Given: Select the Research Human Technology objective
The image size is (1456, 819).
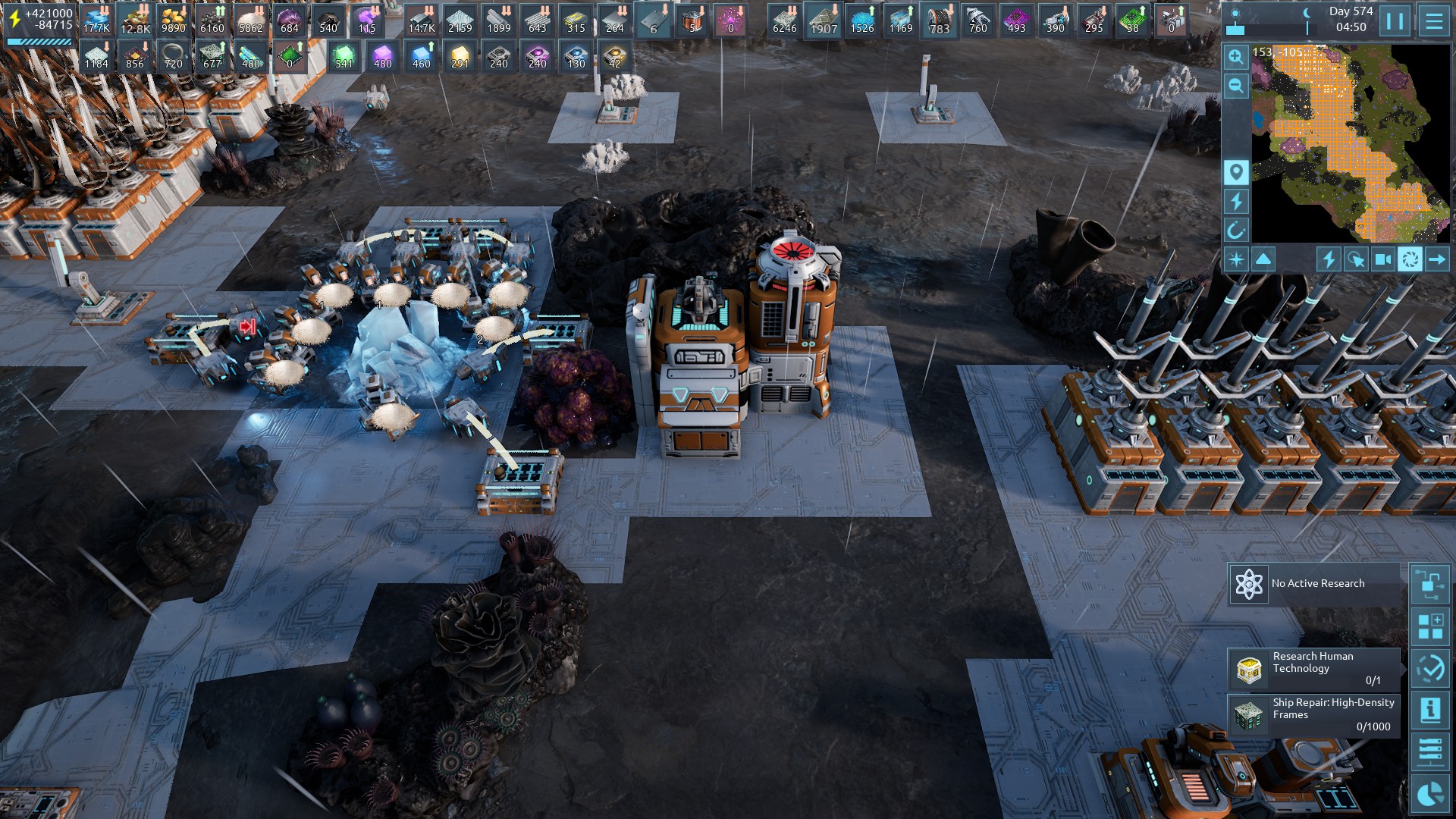Looking at the screenshot, I should click(x=1314, y=669).
